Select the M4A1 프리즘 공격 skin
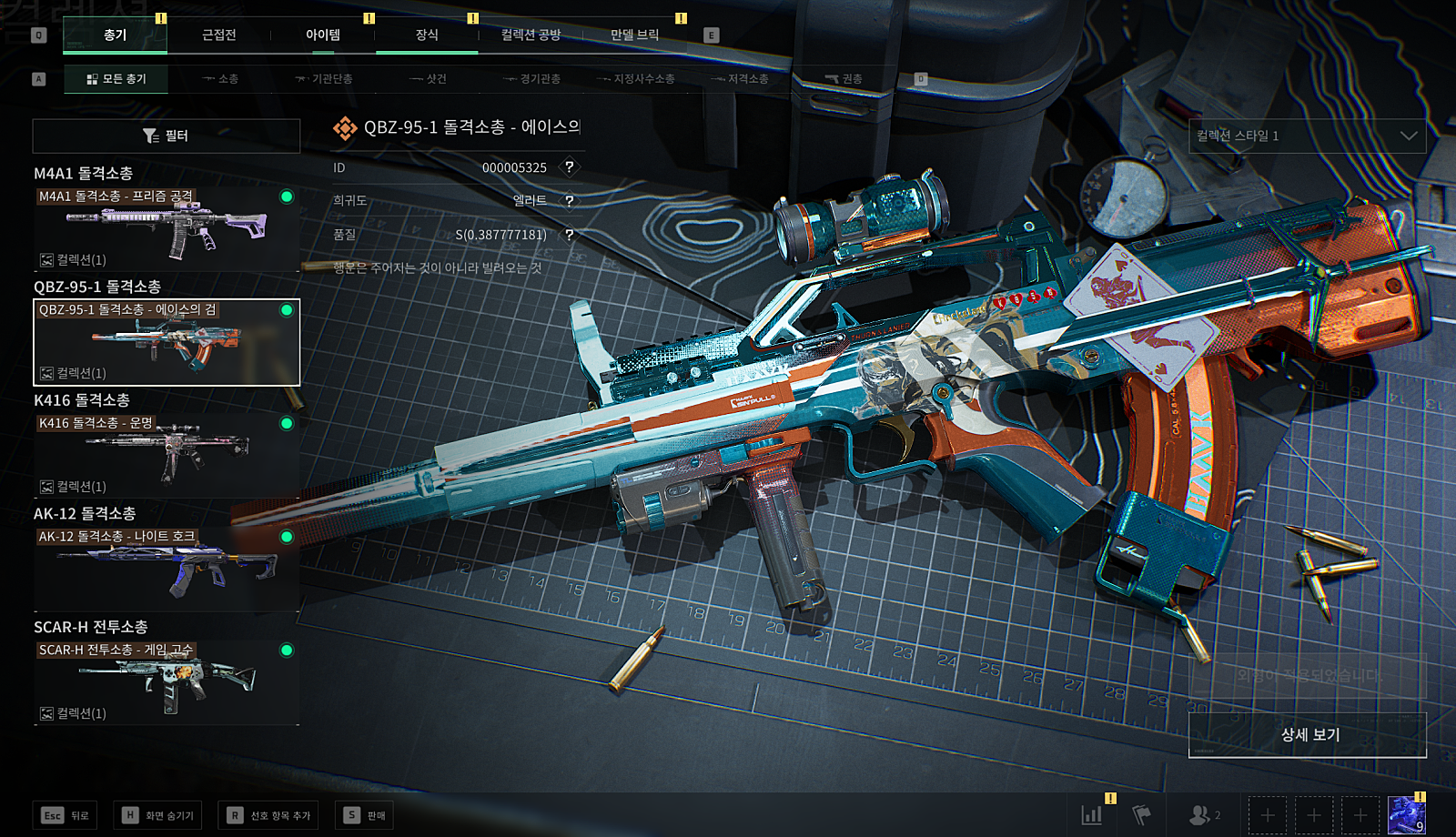The height and width of the screenshot is (837, 1456). pos(167,229)
